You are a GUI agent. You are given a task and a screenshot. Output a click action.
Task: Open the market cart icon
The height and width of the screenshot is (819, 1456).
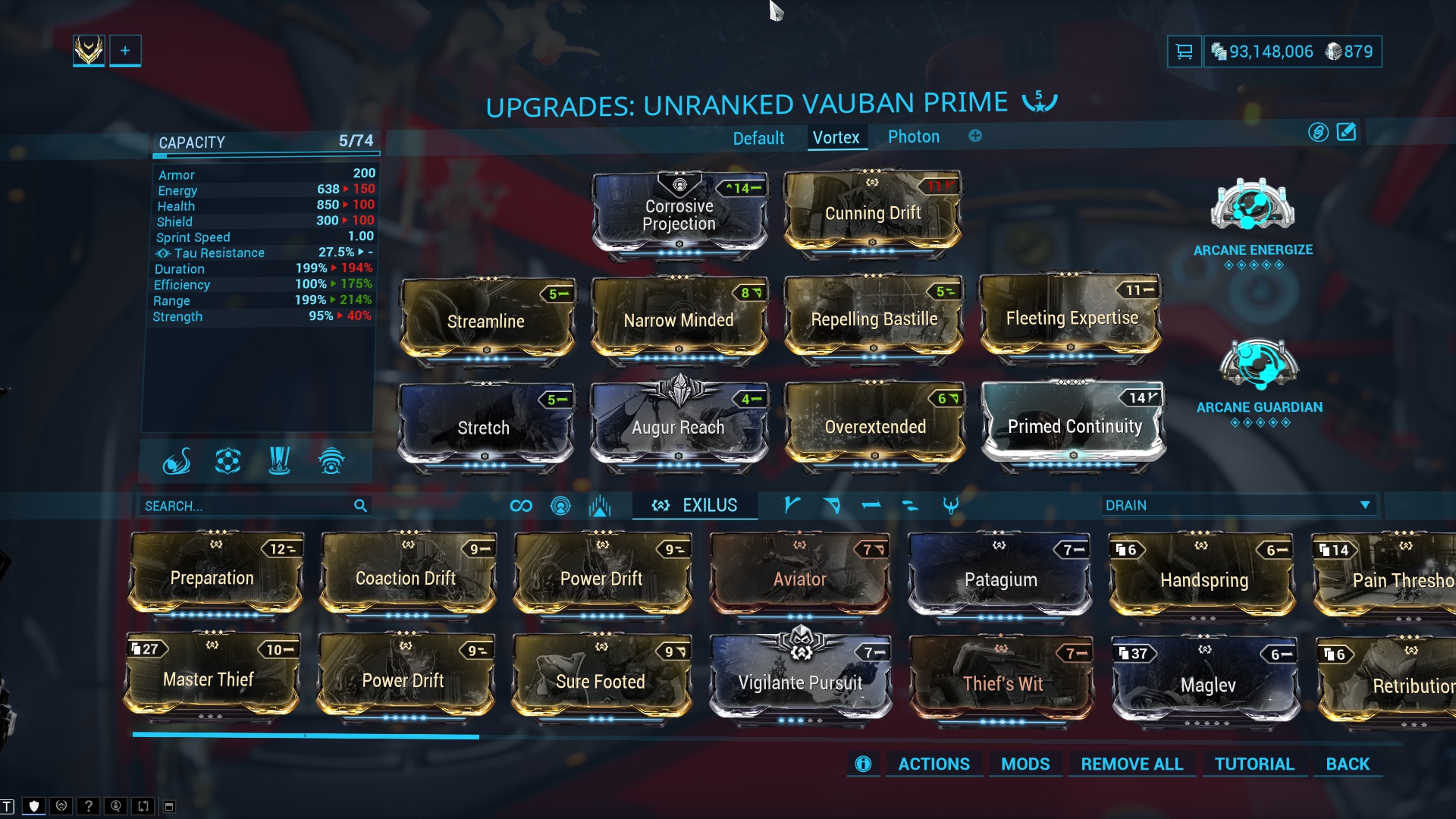pos(1184,52)
